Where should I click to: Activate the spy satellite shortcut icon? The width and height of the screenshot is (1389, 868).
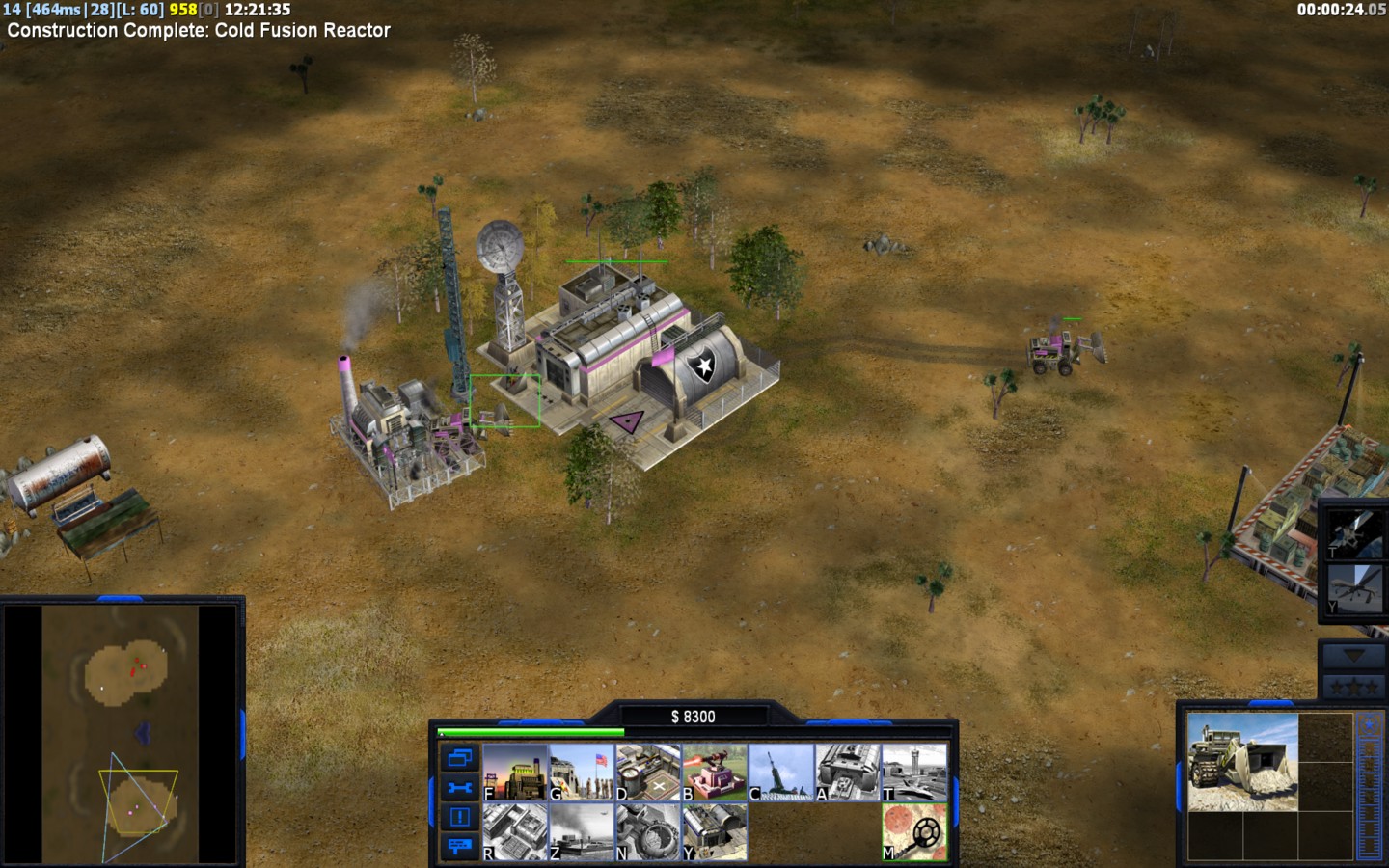(1352, 532)
